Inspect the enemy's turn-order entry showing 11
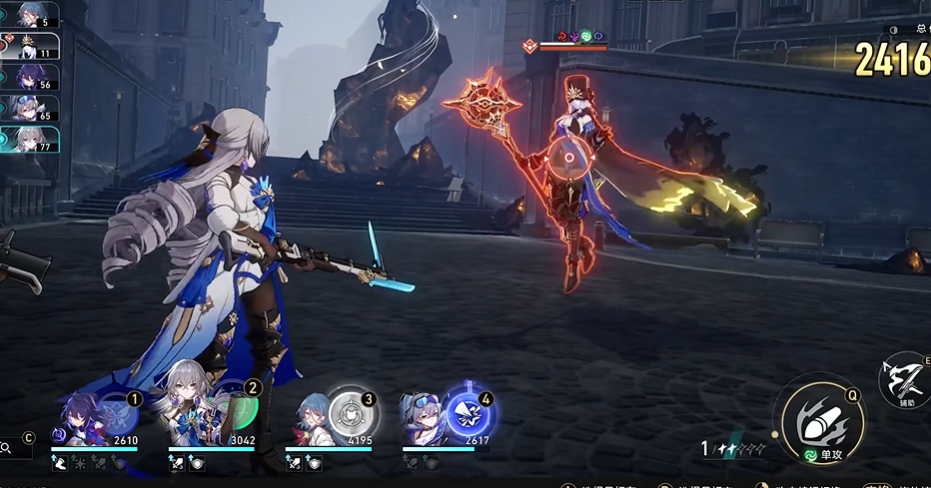Screen dimensions: 931x488 pyautogui.click(x=30, y=46)
